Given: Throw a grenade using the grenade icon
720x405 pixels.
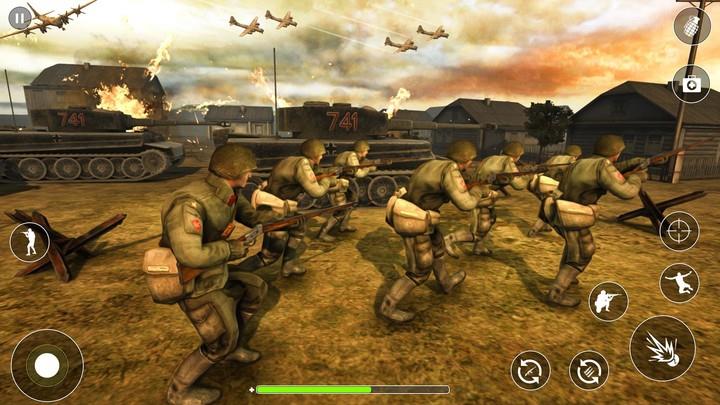Looking at the screenshot, I should 691,26.
